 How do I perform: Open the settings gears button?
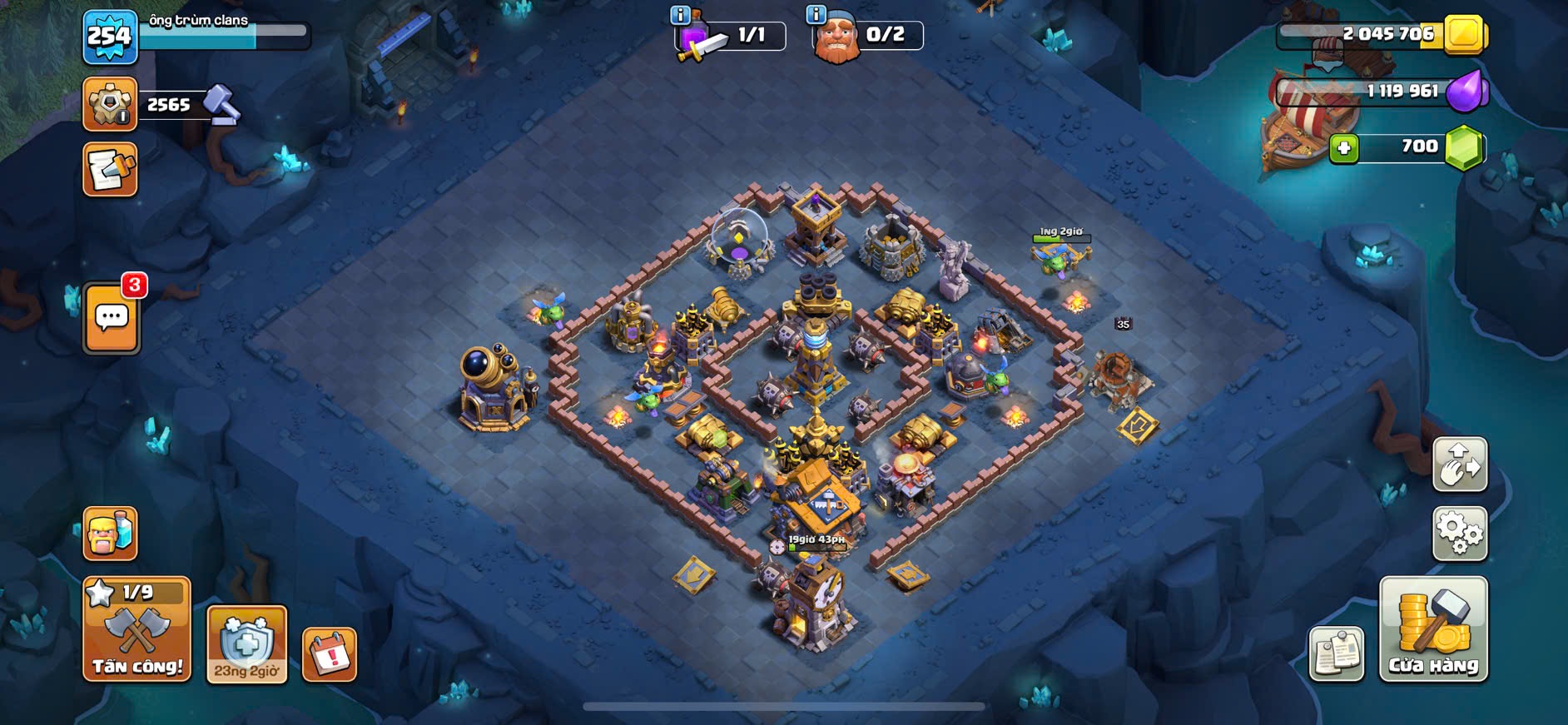pyautogui.click(x=1459, y=534)
